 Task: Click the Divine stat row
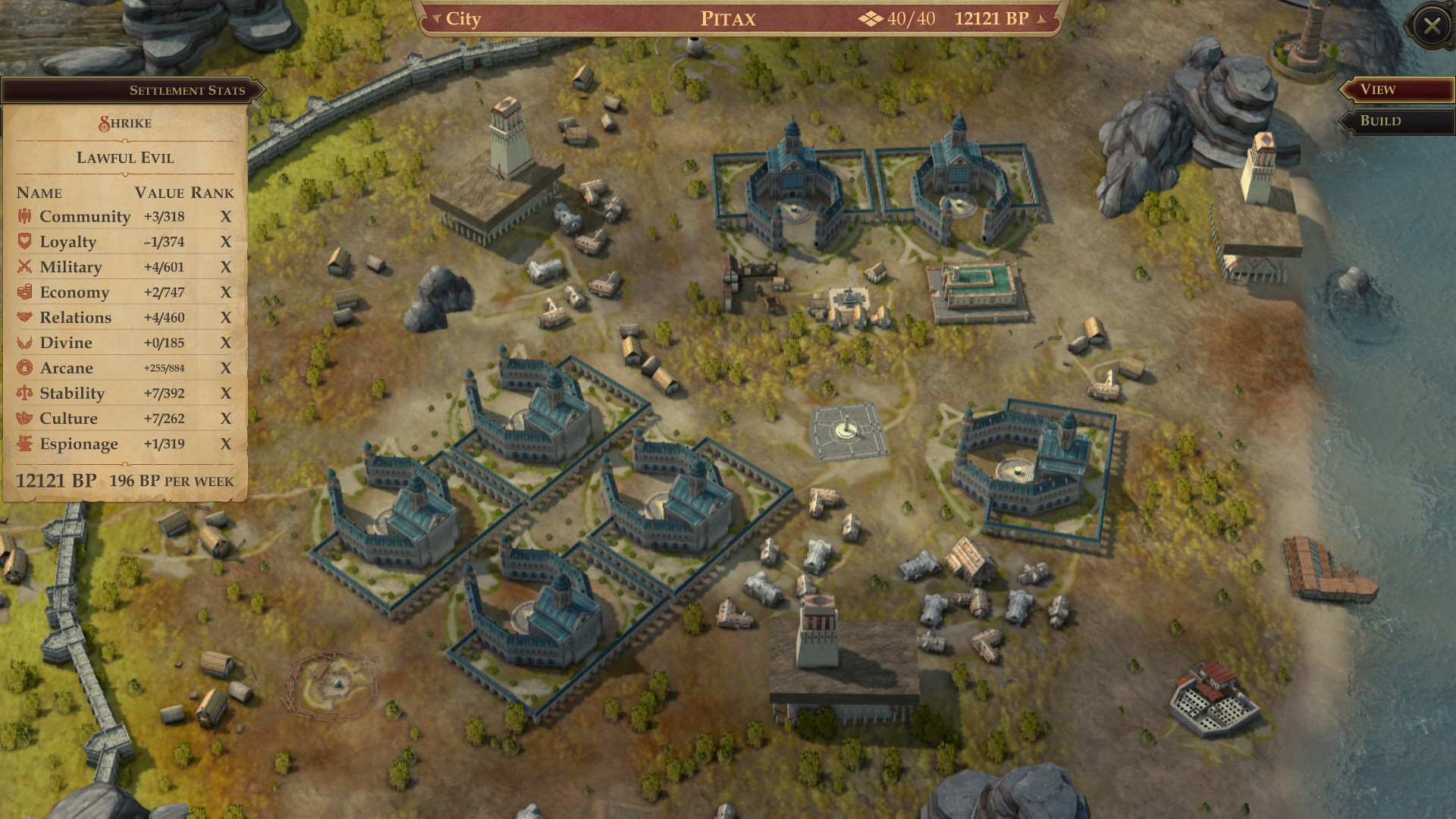click(x=125, y=343)
